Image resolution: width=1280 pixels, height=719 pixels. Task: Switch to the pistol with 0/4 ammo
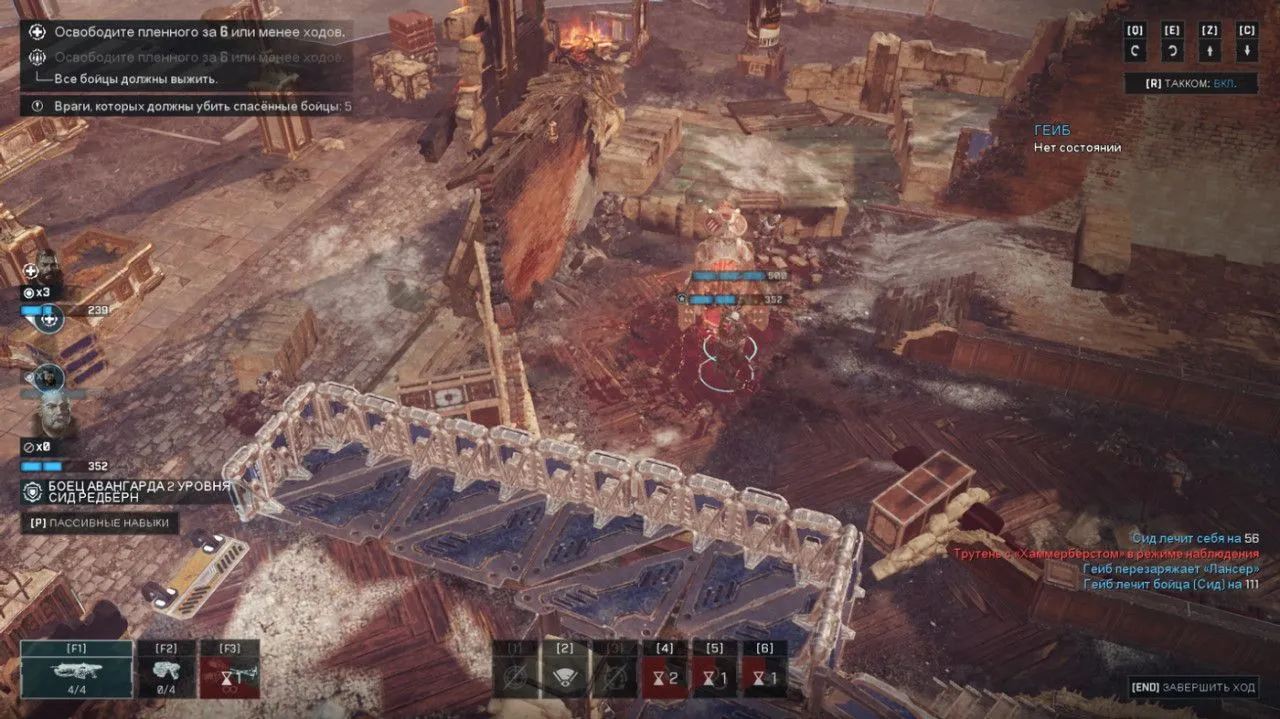166,670
